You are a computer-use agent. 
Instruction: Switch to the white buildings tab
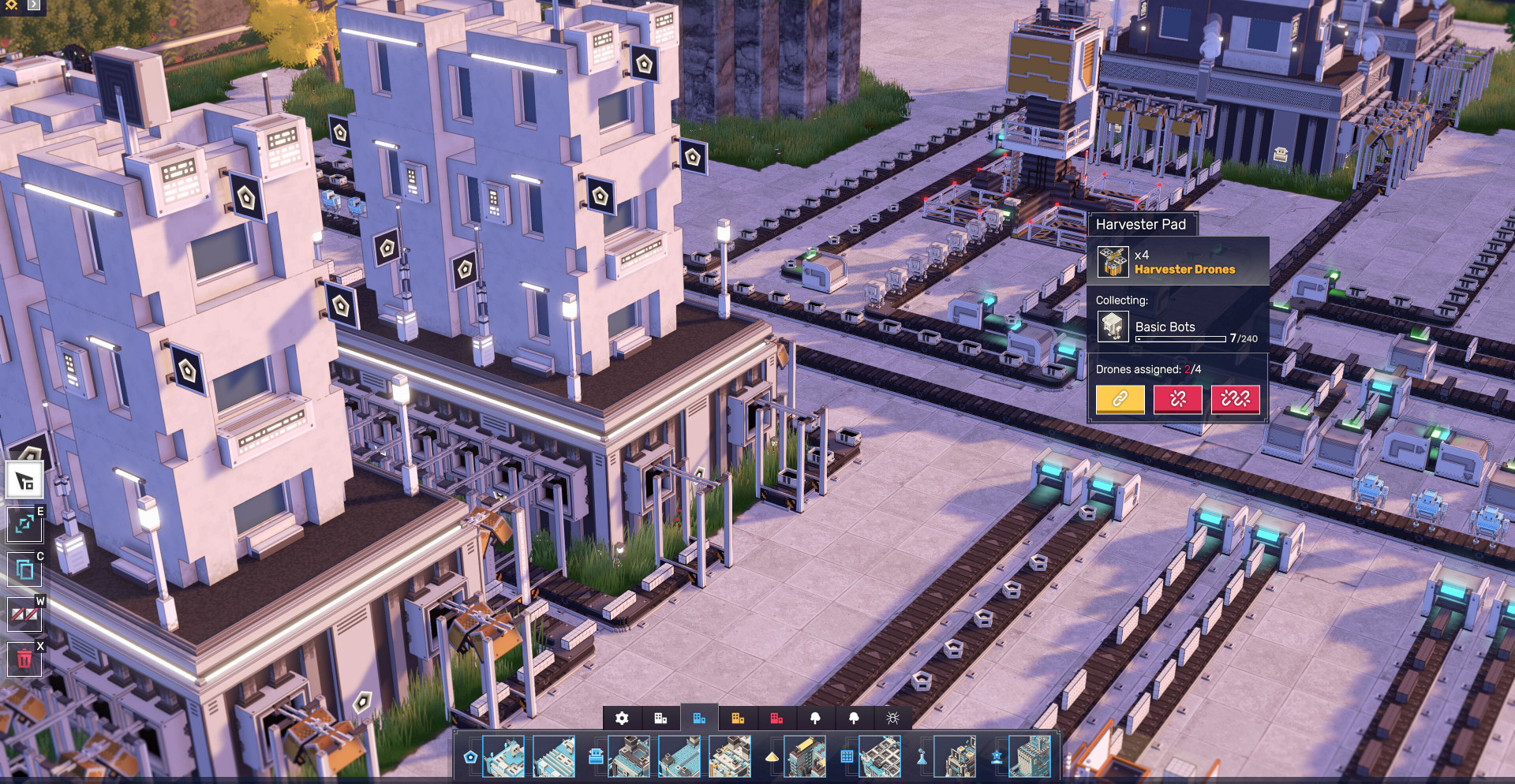coord(660,718)
